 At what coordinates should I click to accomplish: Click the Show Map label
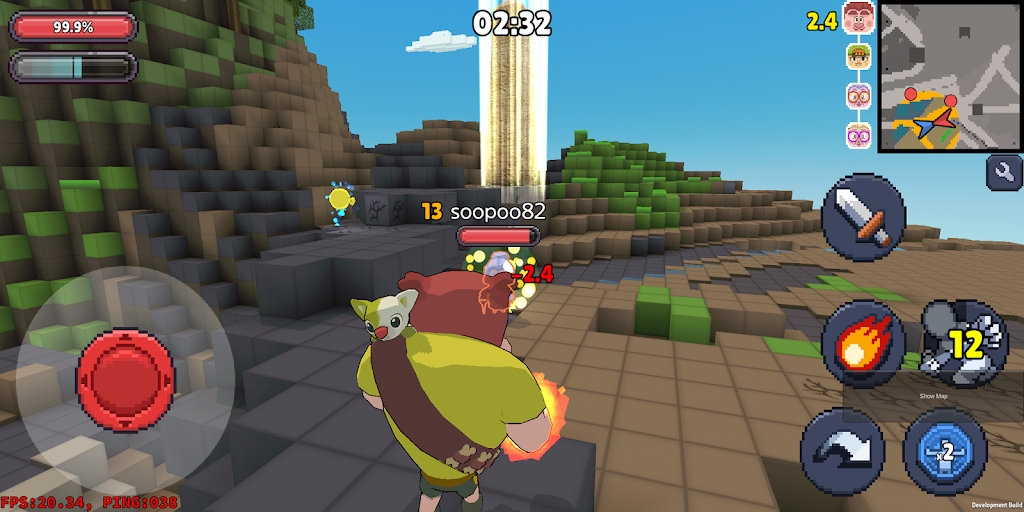[933, 397]
